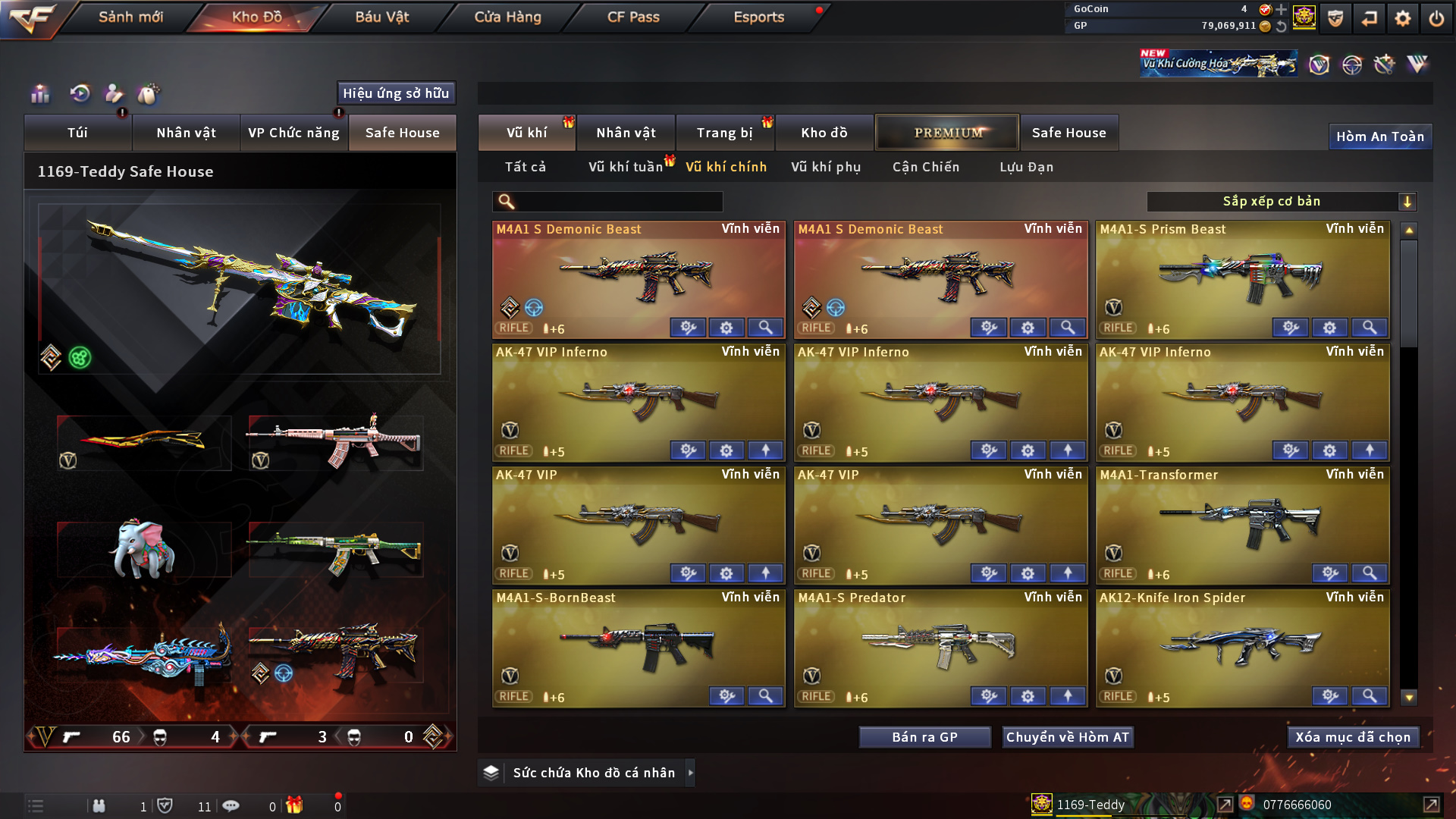
Task: Open the CF Pass menu
Action: click(633, 17)
